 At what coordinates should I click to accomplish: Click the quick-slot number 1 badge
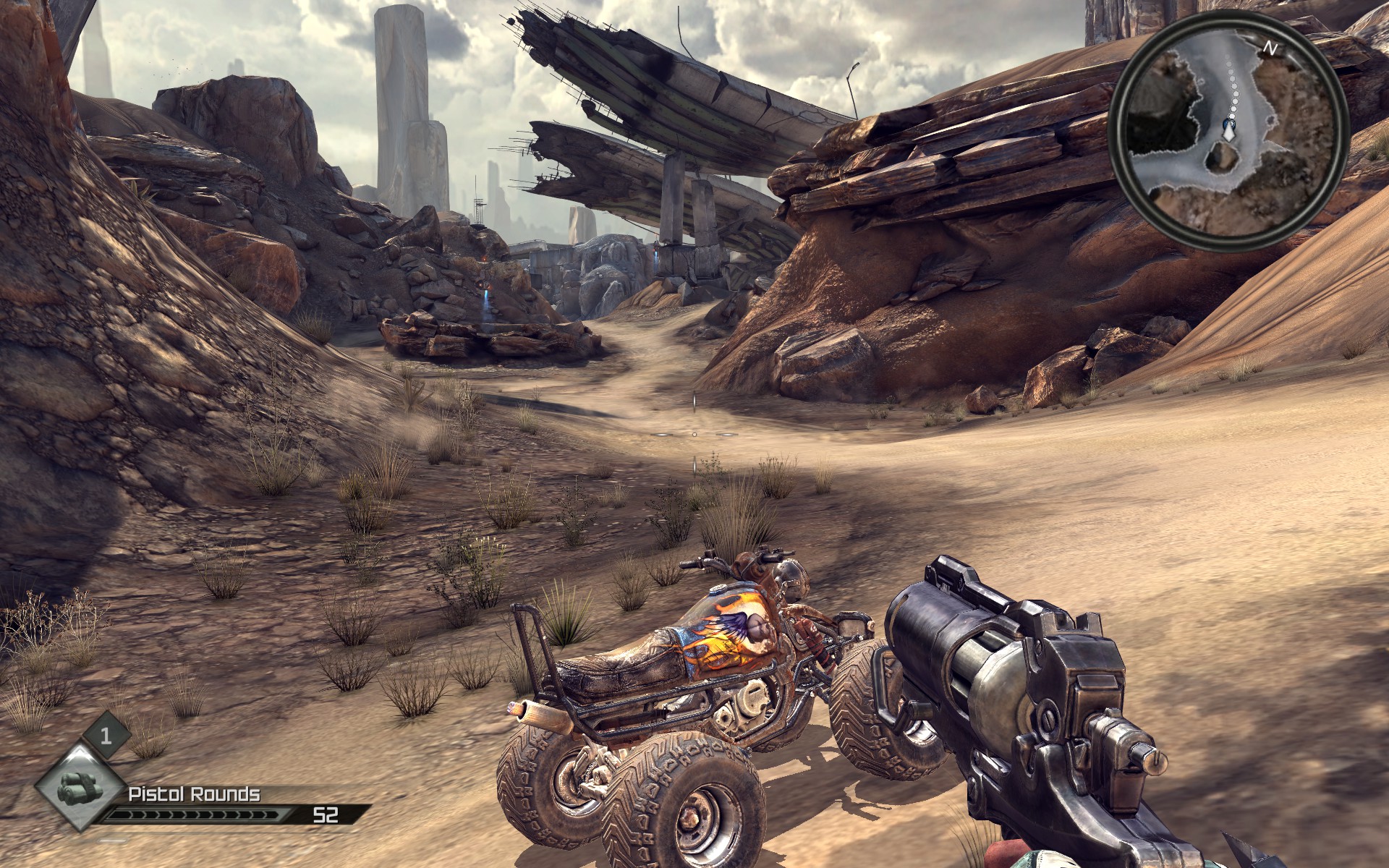(106, 736)
